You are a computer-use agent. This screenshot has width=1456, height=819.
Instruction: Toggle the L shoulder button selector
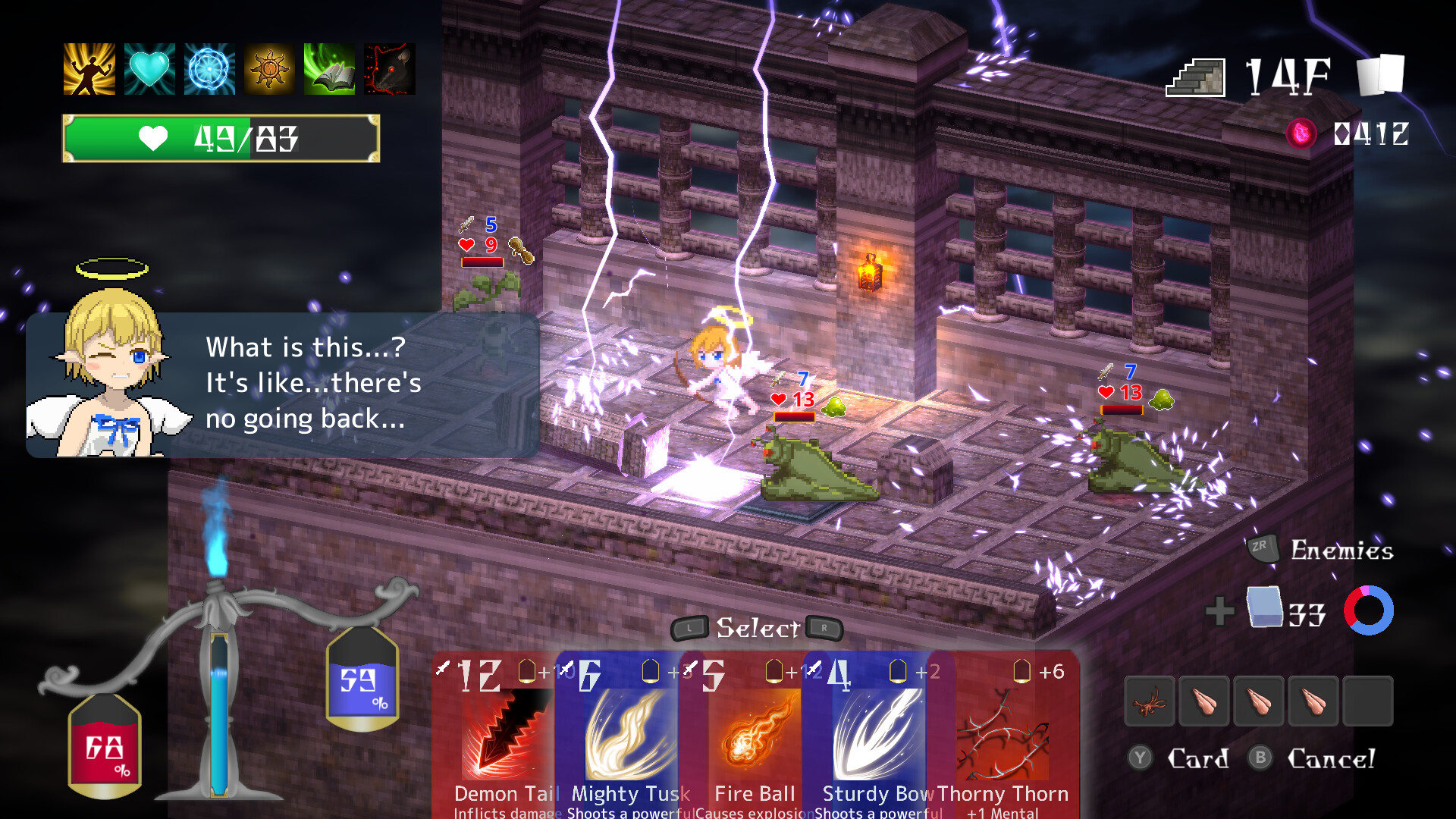coord(690,629)
